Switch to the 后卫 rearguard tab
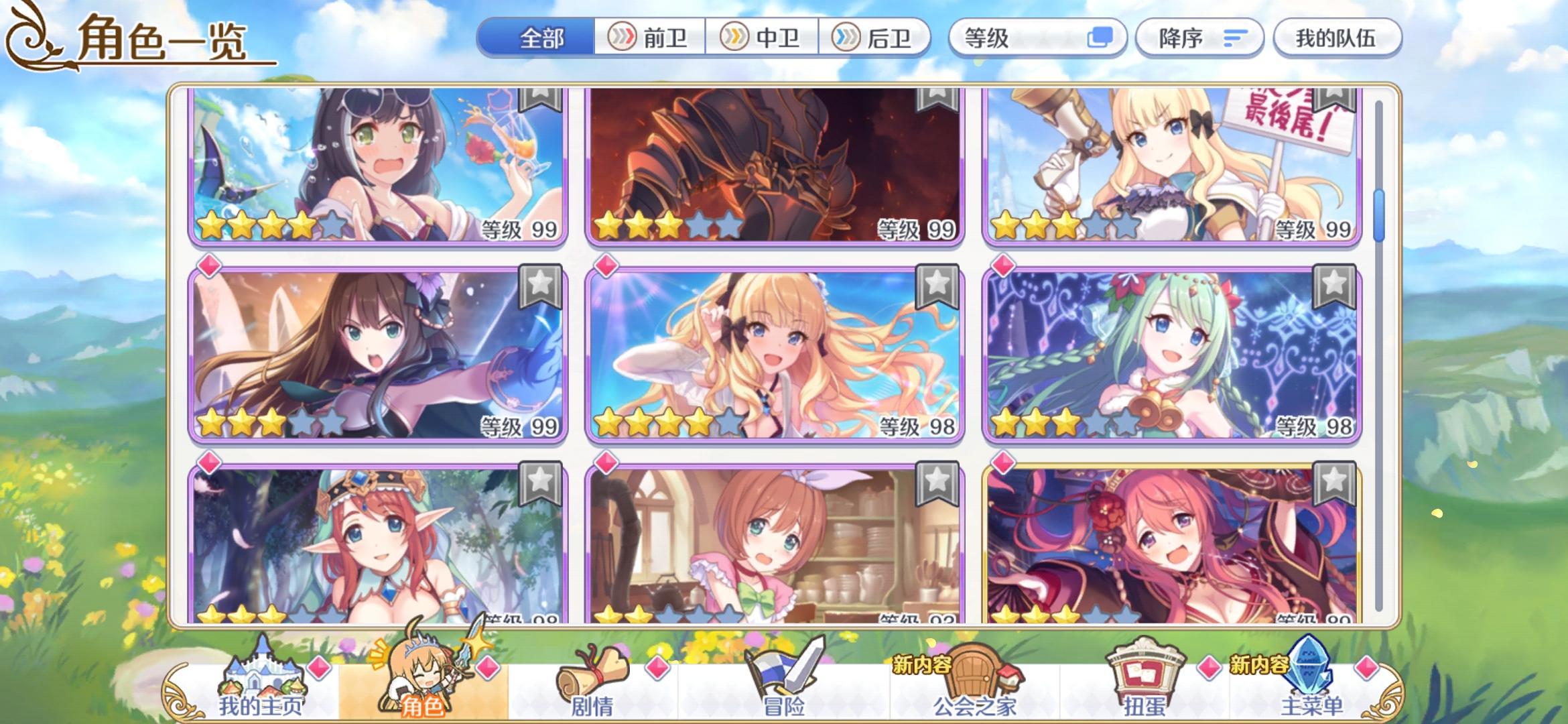This screenshot has width=1568, height=724. 878,38
